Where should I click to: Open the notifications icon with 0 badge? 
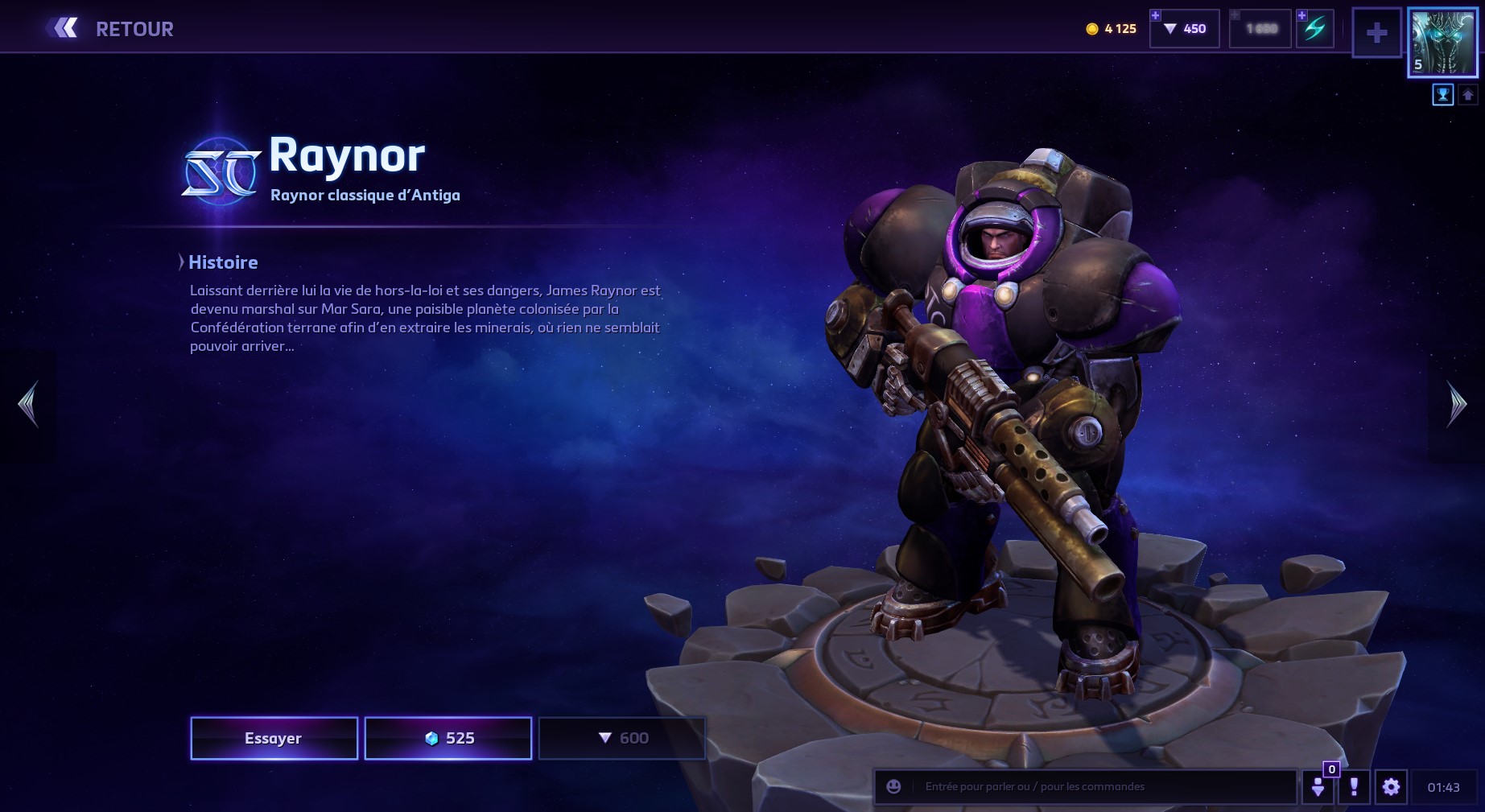point(1318,787)
